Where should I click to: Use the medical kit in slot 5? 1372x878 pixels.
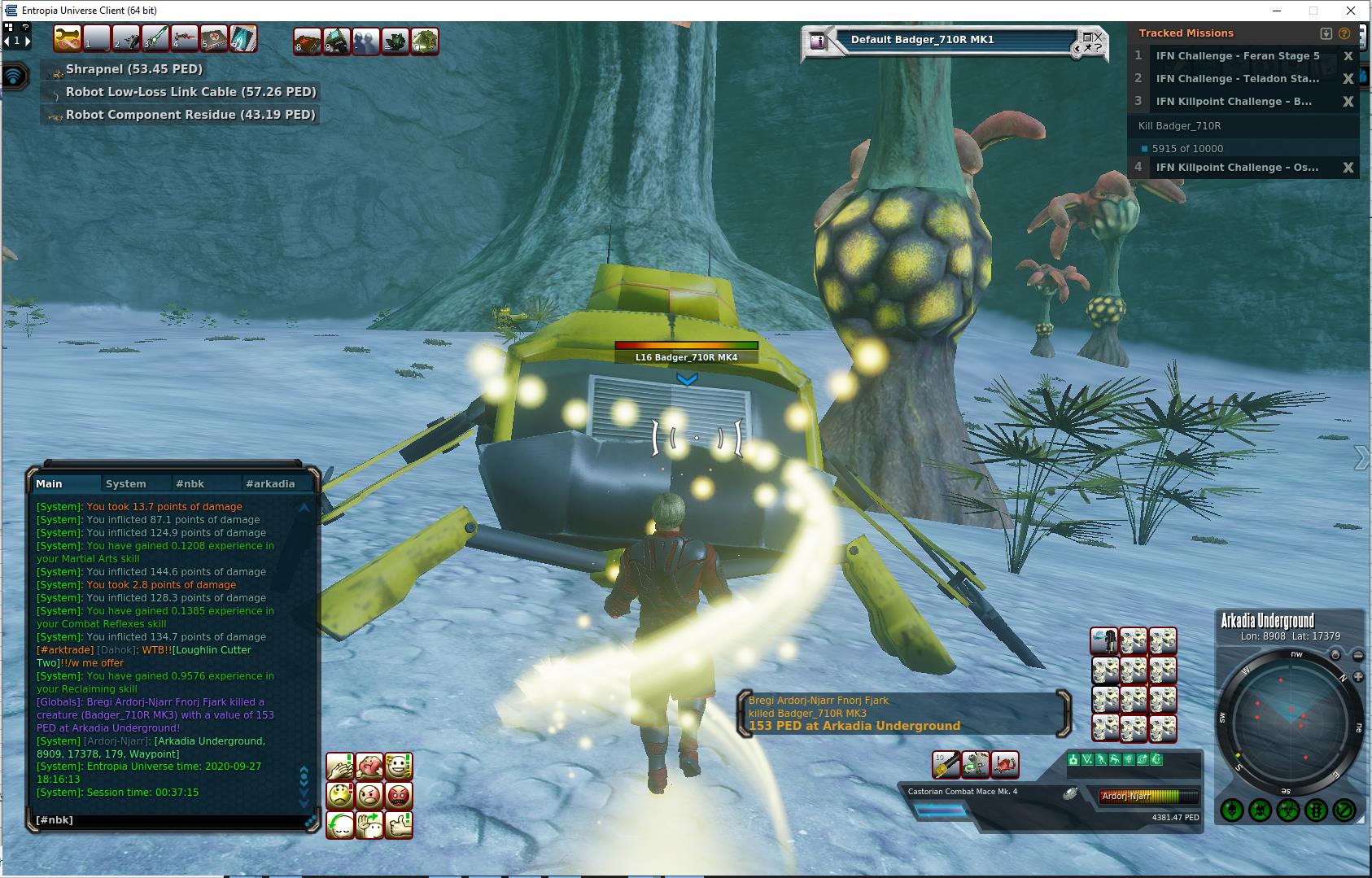(213, 39)
